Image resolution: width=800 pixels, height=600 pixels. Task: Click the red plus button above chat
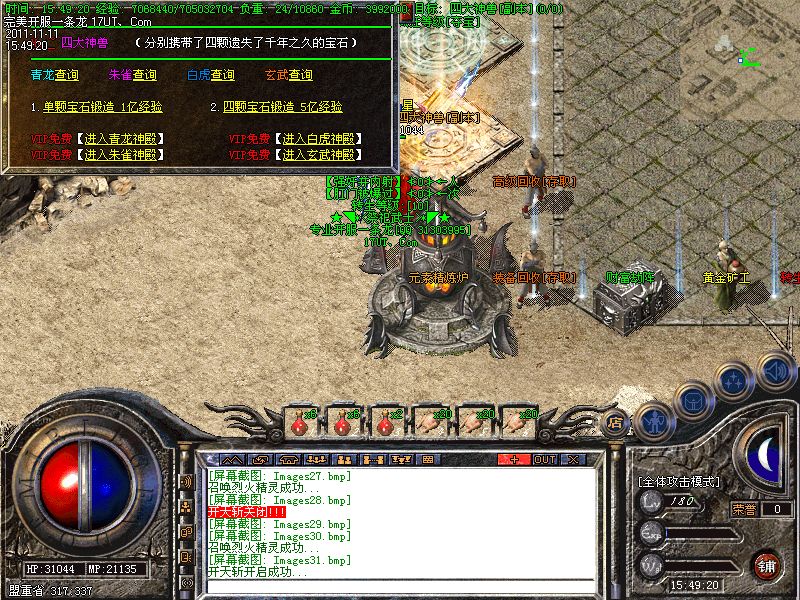click(x=514, y=459)
